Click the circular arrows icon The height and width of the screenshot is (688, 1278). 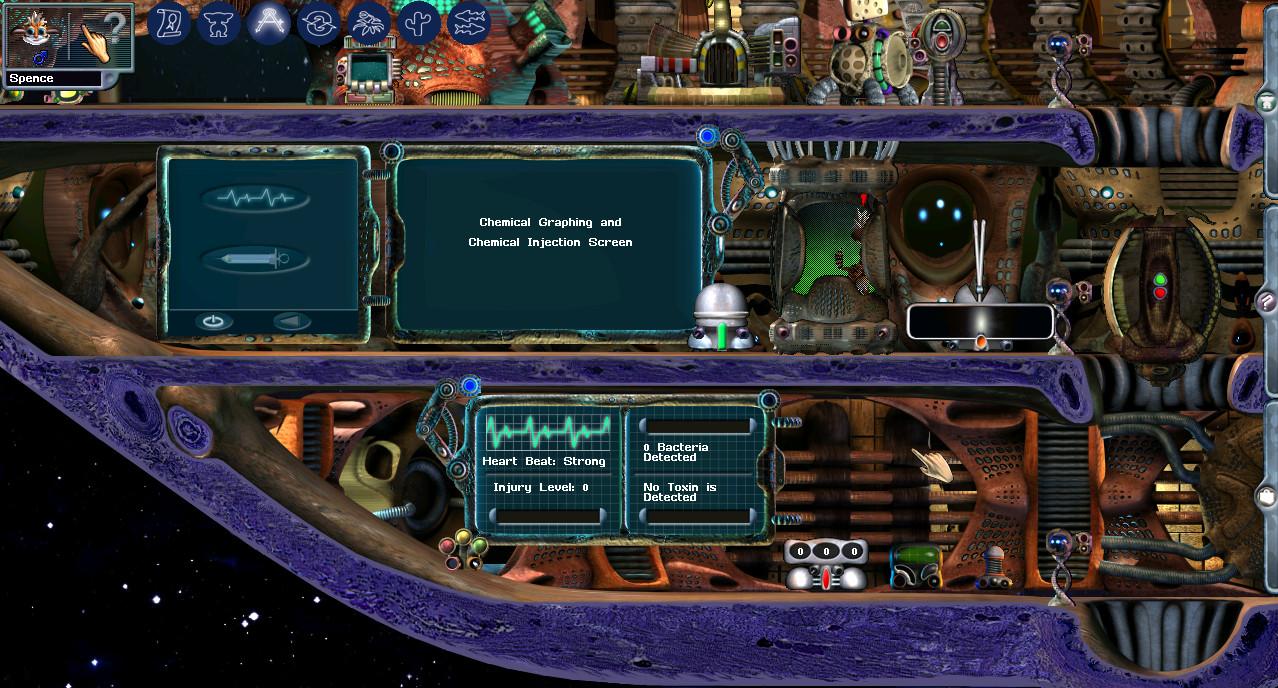pos(319,22)
